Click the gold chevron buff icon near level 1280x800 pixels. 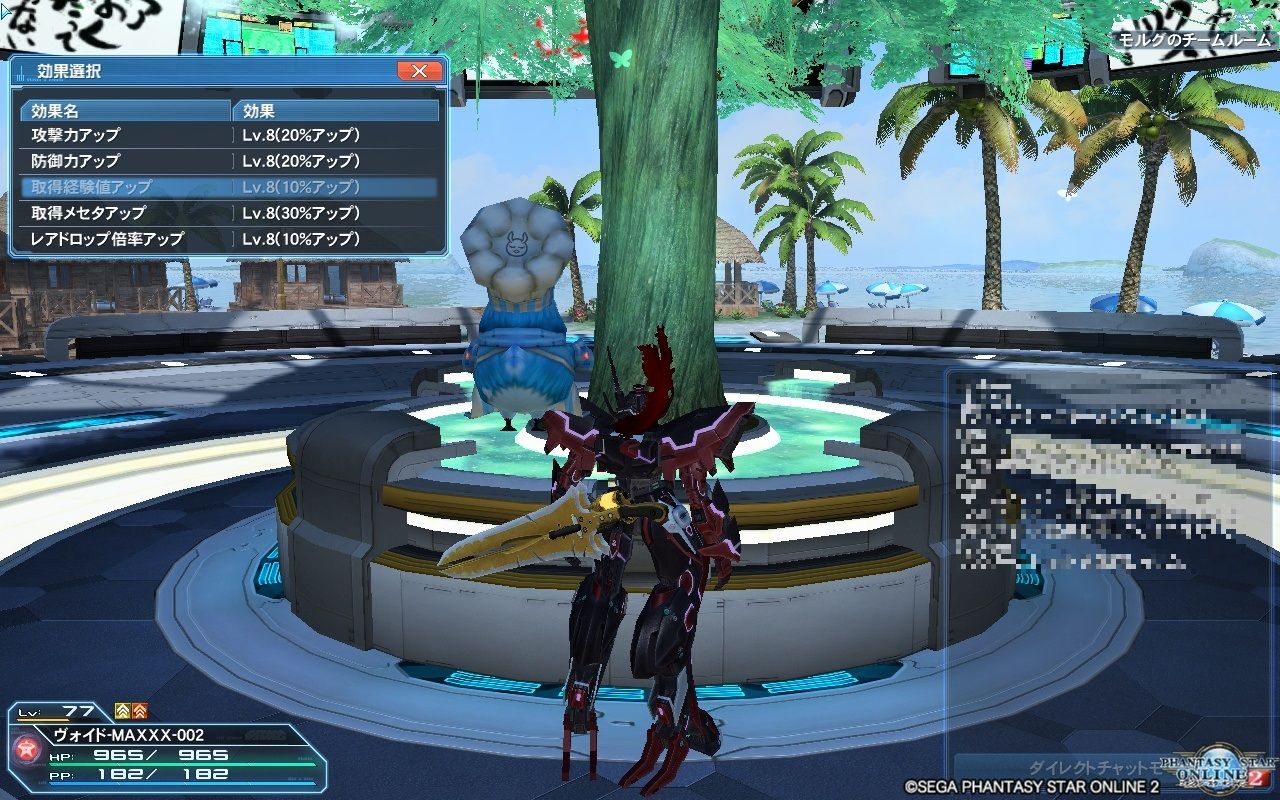click(122, 711)
